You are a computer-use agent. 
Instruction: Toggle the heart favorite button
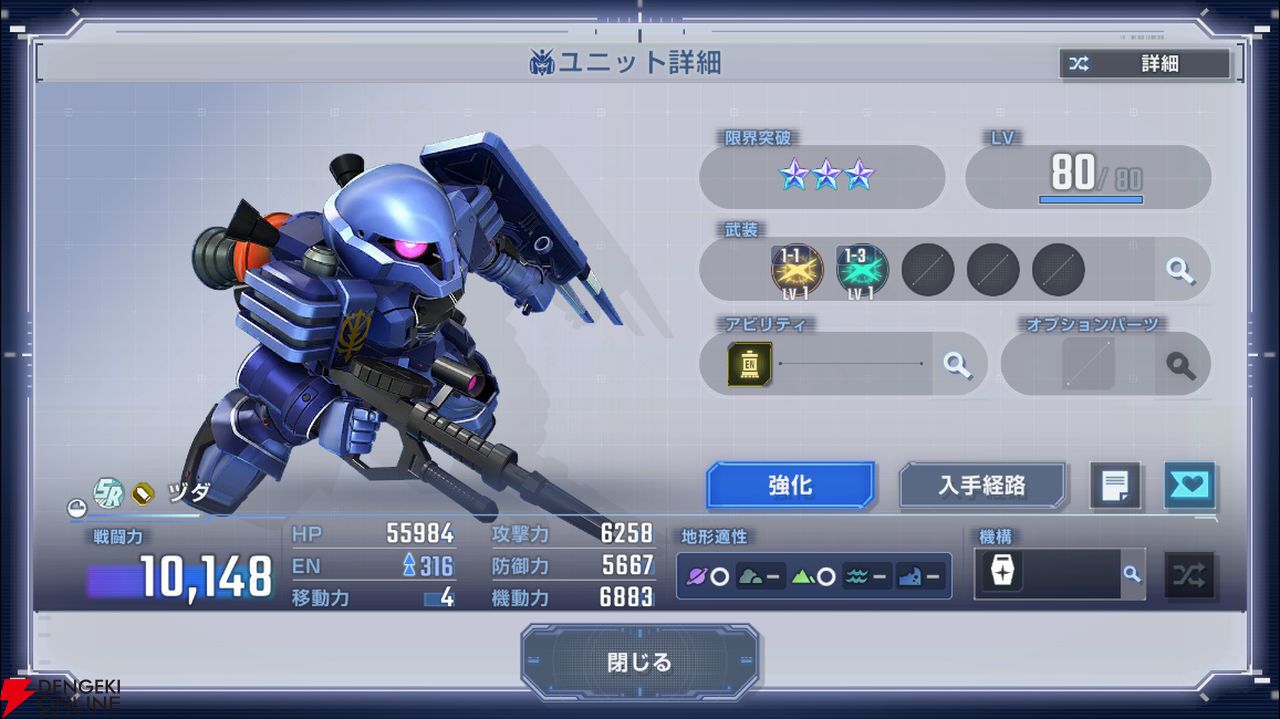click(x=1189, y=486)
